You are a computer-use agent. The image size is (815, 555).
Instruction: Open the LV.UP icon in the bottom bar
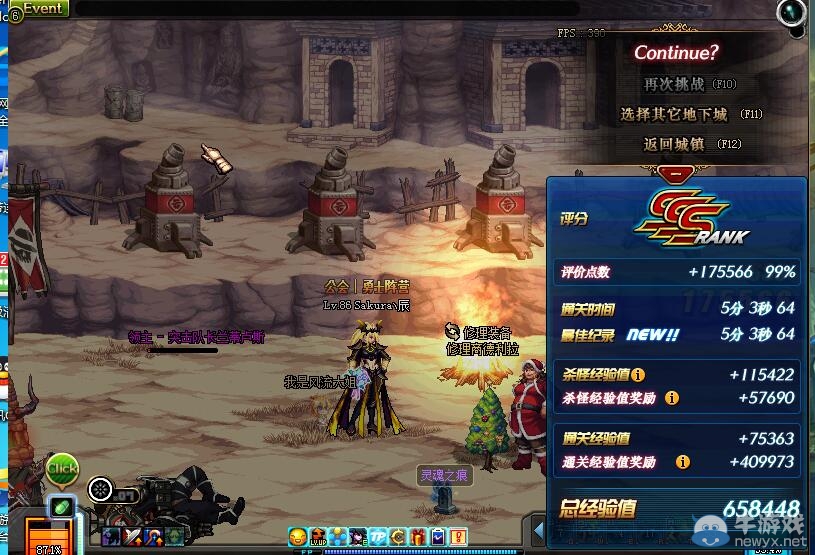(318, 537)
